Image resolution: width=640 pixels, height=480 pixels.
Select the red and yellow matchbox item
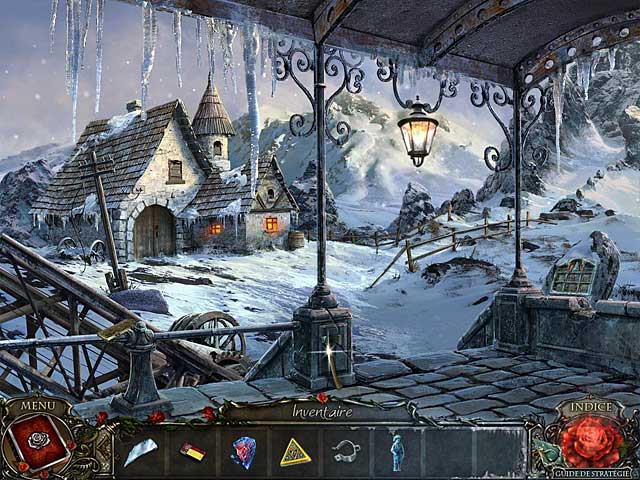coord(192,452)
